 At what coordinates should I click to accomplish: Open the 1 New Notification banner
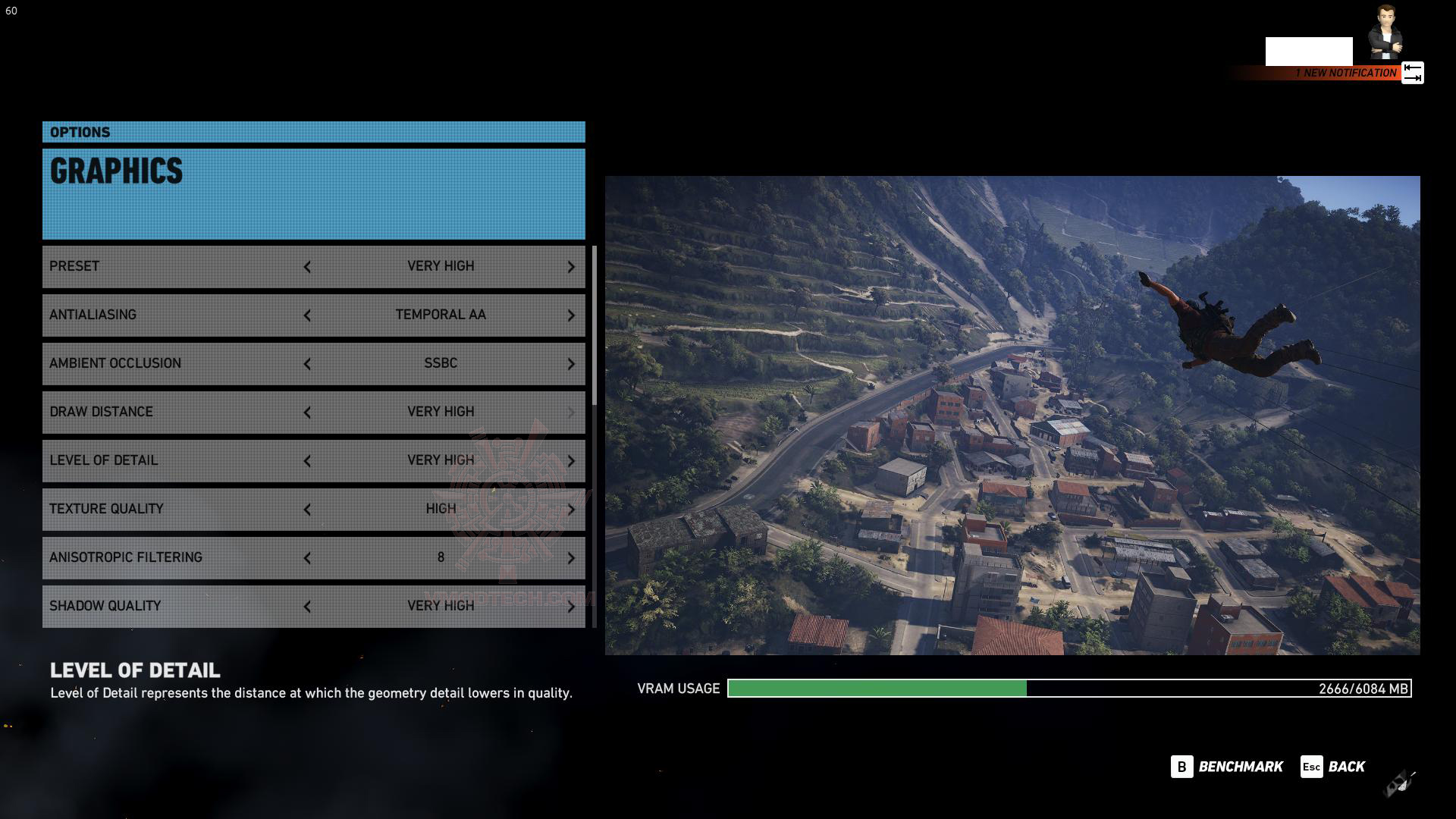point(1345,73)
